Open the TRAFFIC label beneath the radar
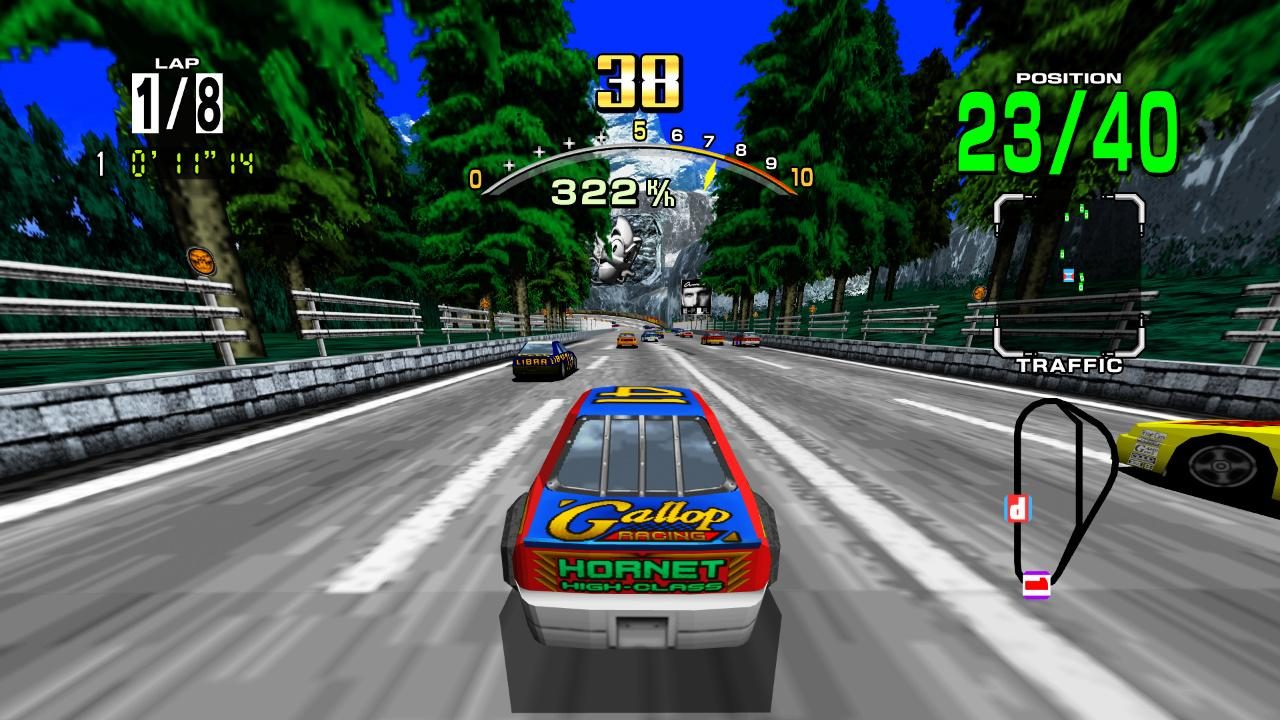 pos(1070,363)
